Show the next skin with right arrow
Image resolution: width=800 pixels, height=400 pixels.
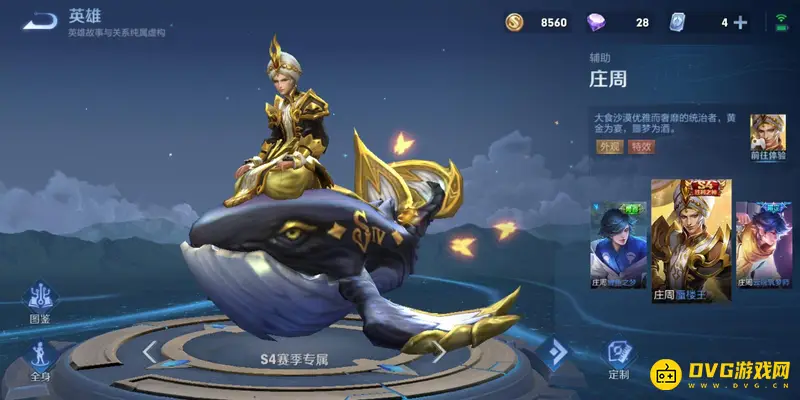coord(438,351)
